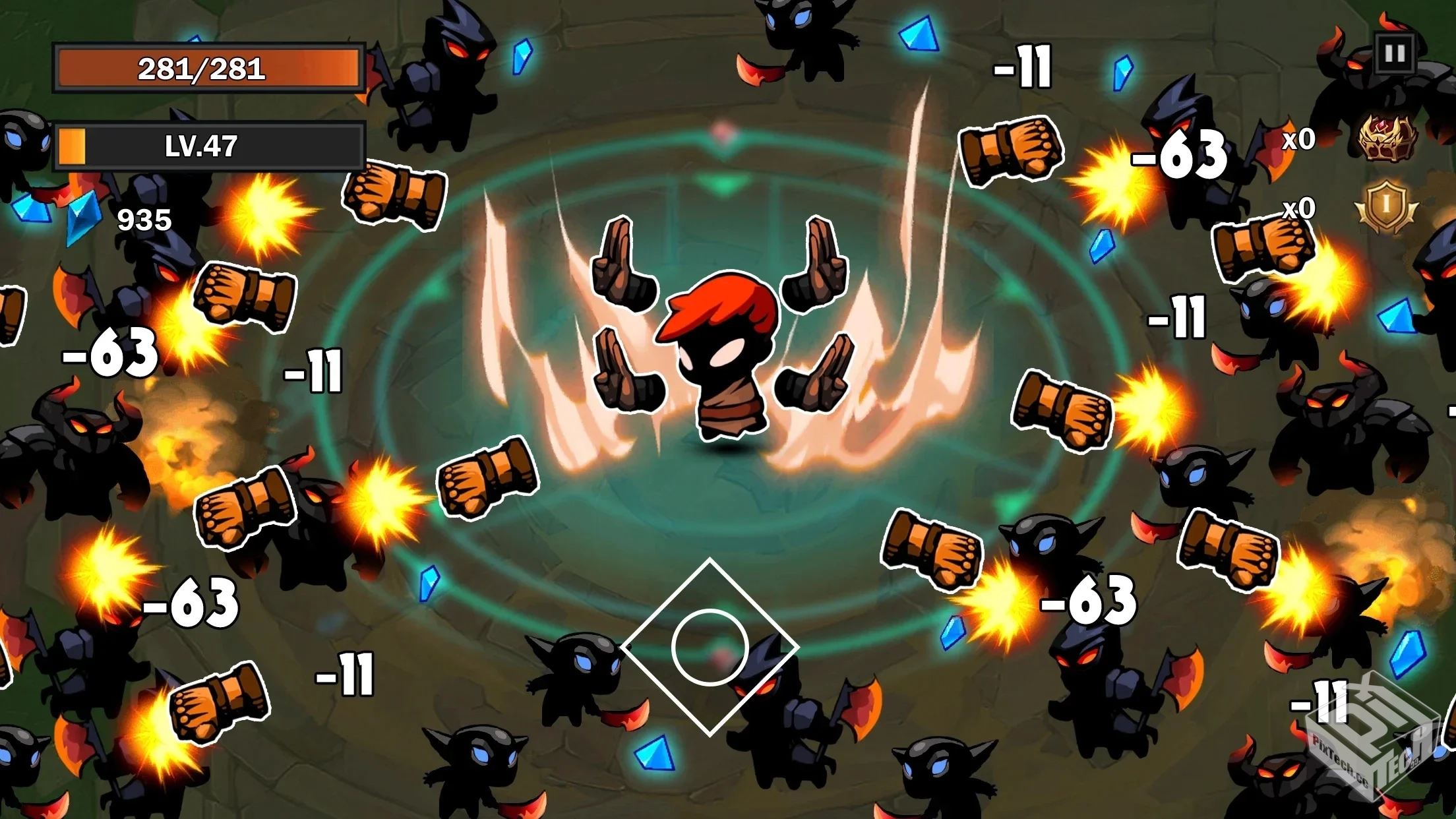The width and height of the screenshot is (1456, 819).
Task: Select the gold shield rank badge icon
Action: pos(1386,206)
